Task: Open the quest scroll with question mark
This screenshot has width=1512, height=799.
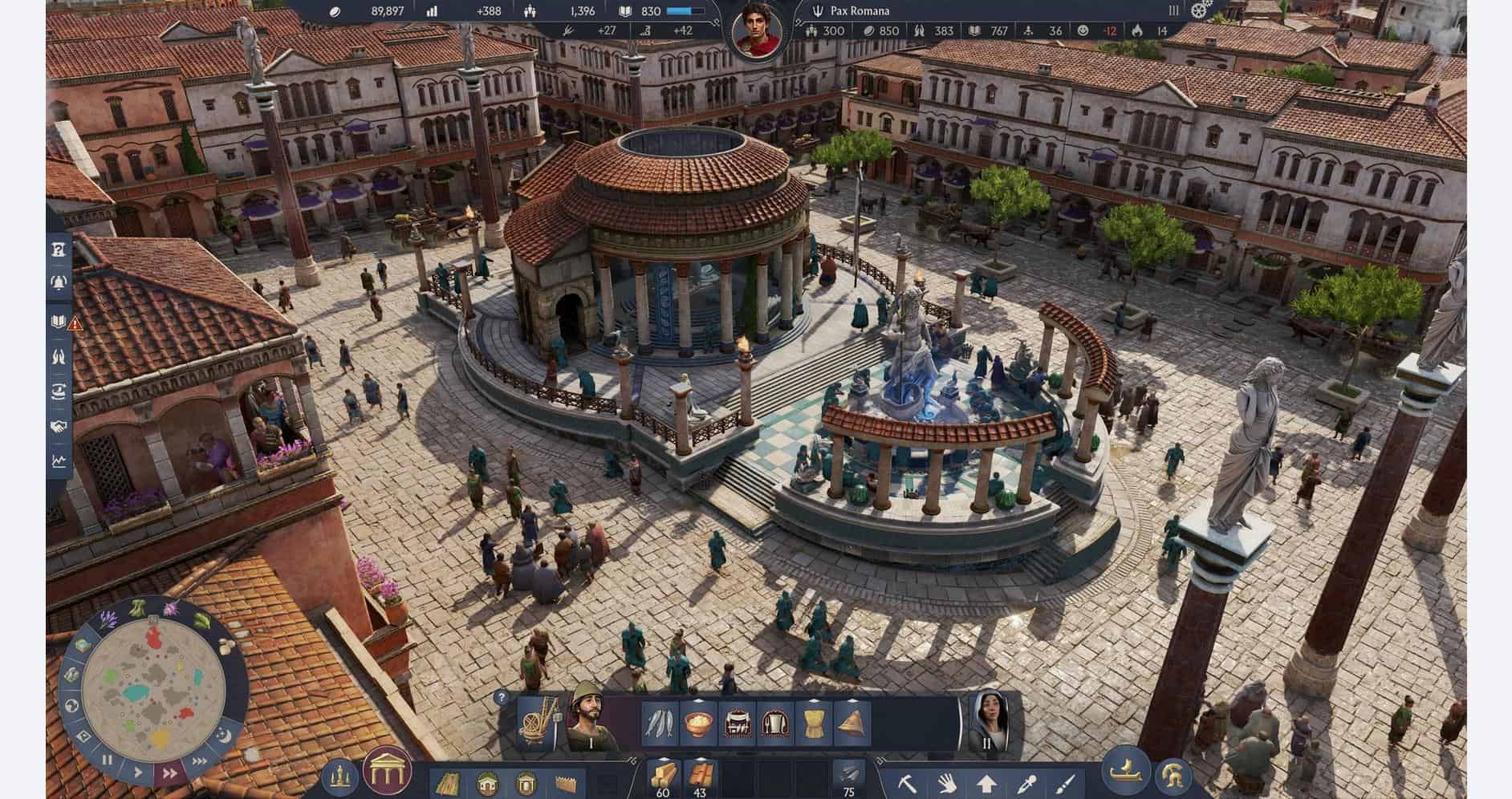Action: (x=59, y=248)
